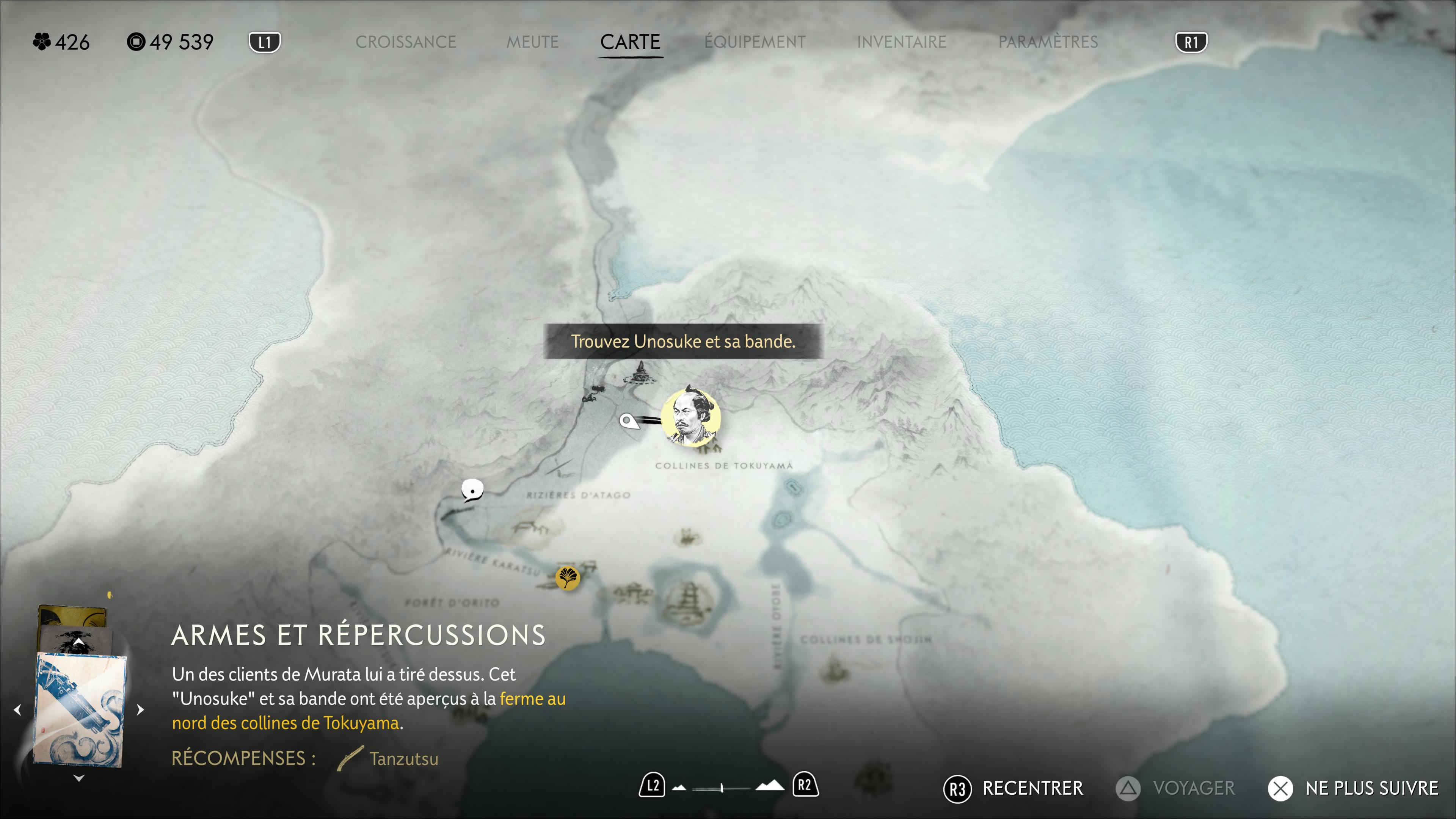Image resolution: width=1456 pixels, height=819 pixels.
Task: Click the white speech bubble map marker
Action: 472,490
